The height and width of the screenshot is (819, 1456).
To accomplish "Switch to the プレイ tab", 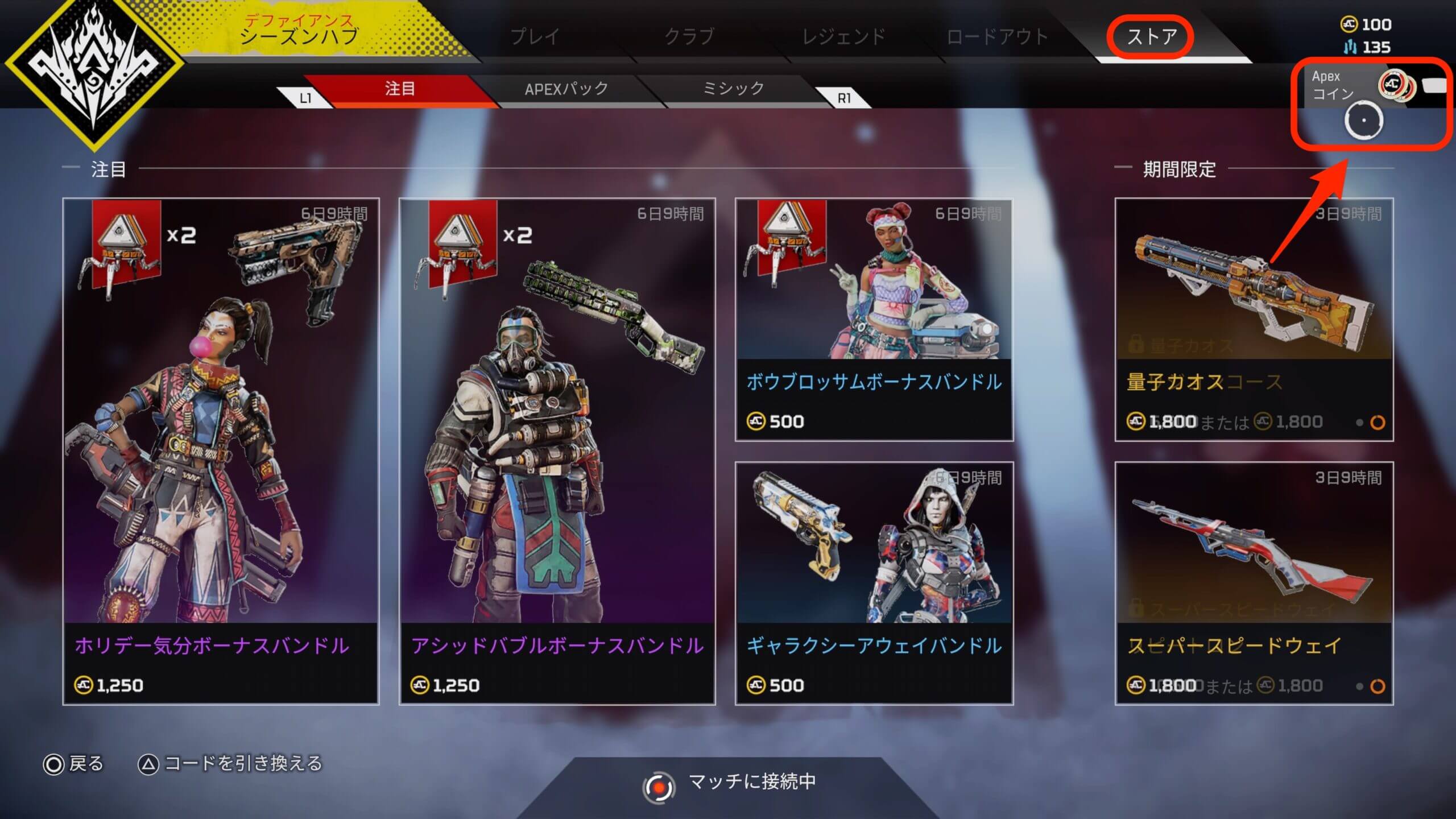I will (535, 36).
